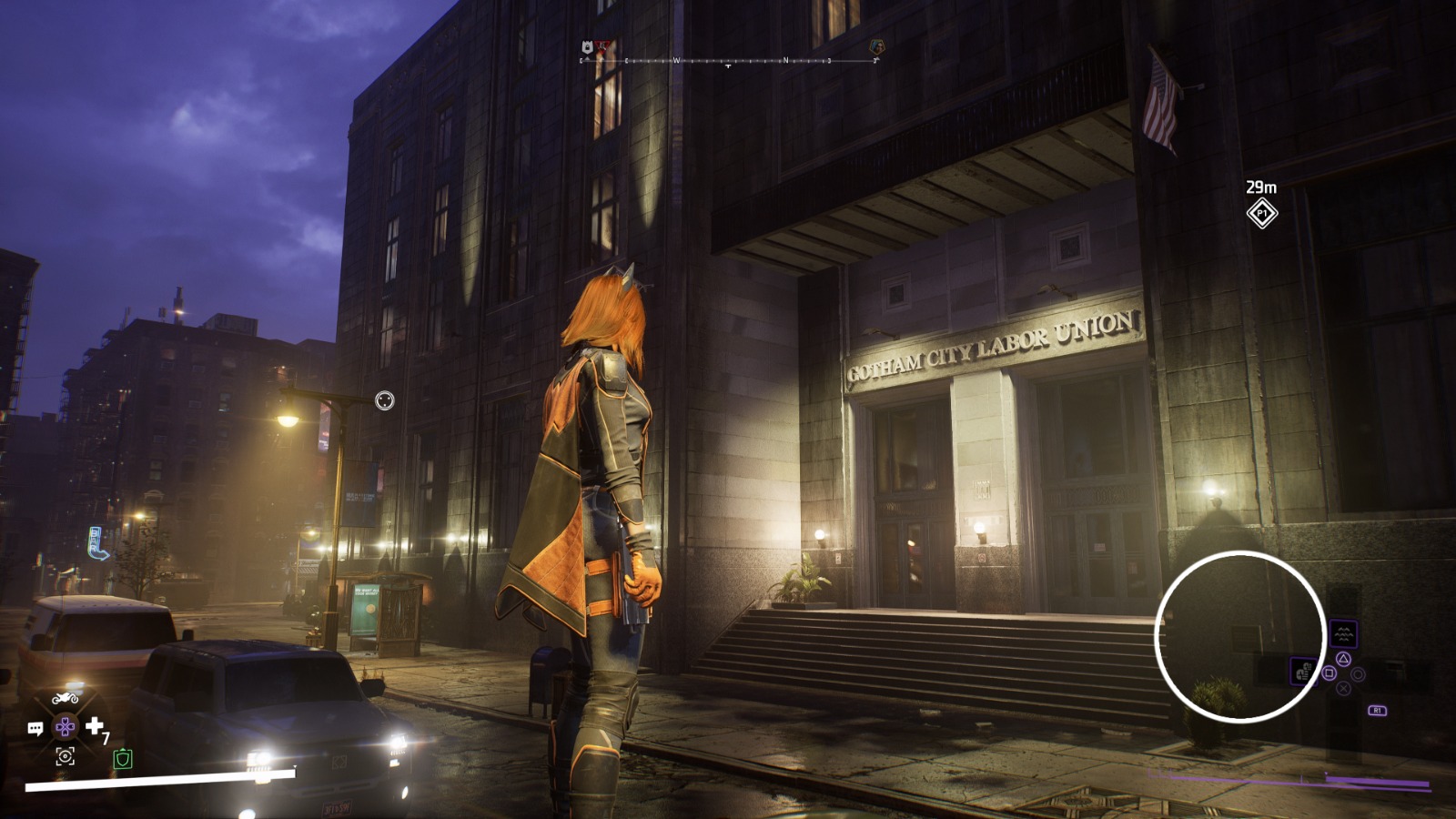Click the W direction marker on the compass
1456x819 pixels.
point(677,60)
